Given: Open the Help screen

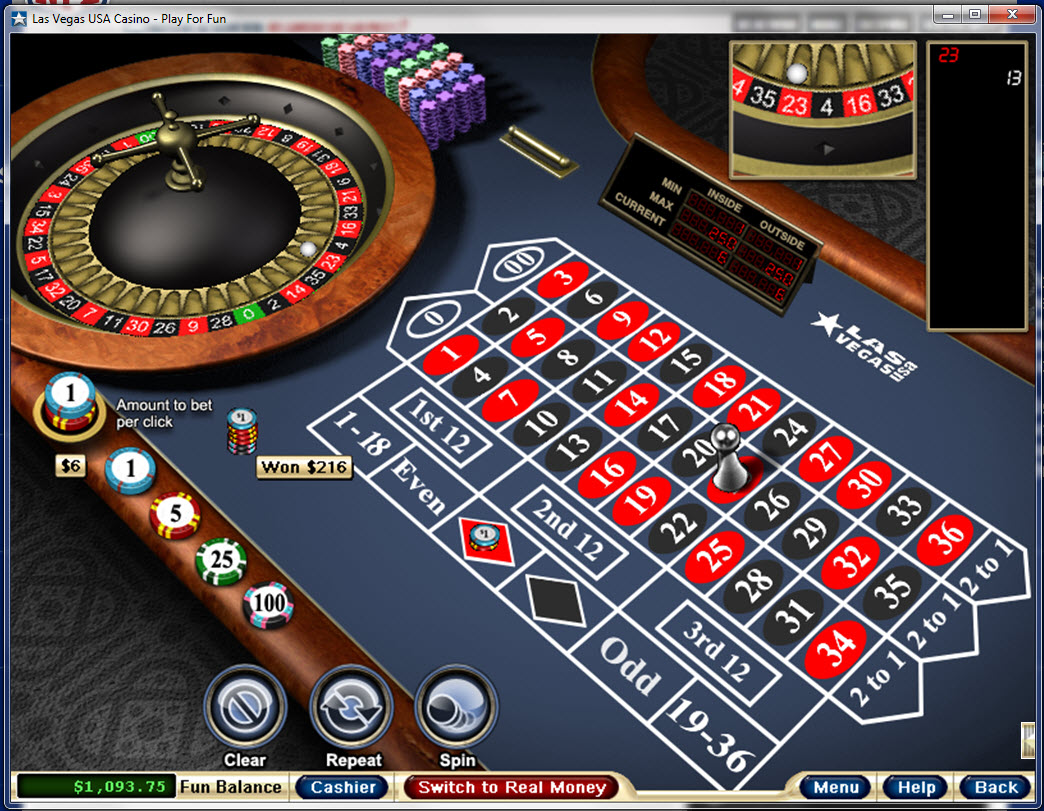Looking at the screenshot, I should [x=916, y=787].
